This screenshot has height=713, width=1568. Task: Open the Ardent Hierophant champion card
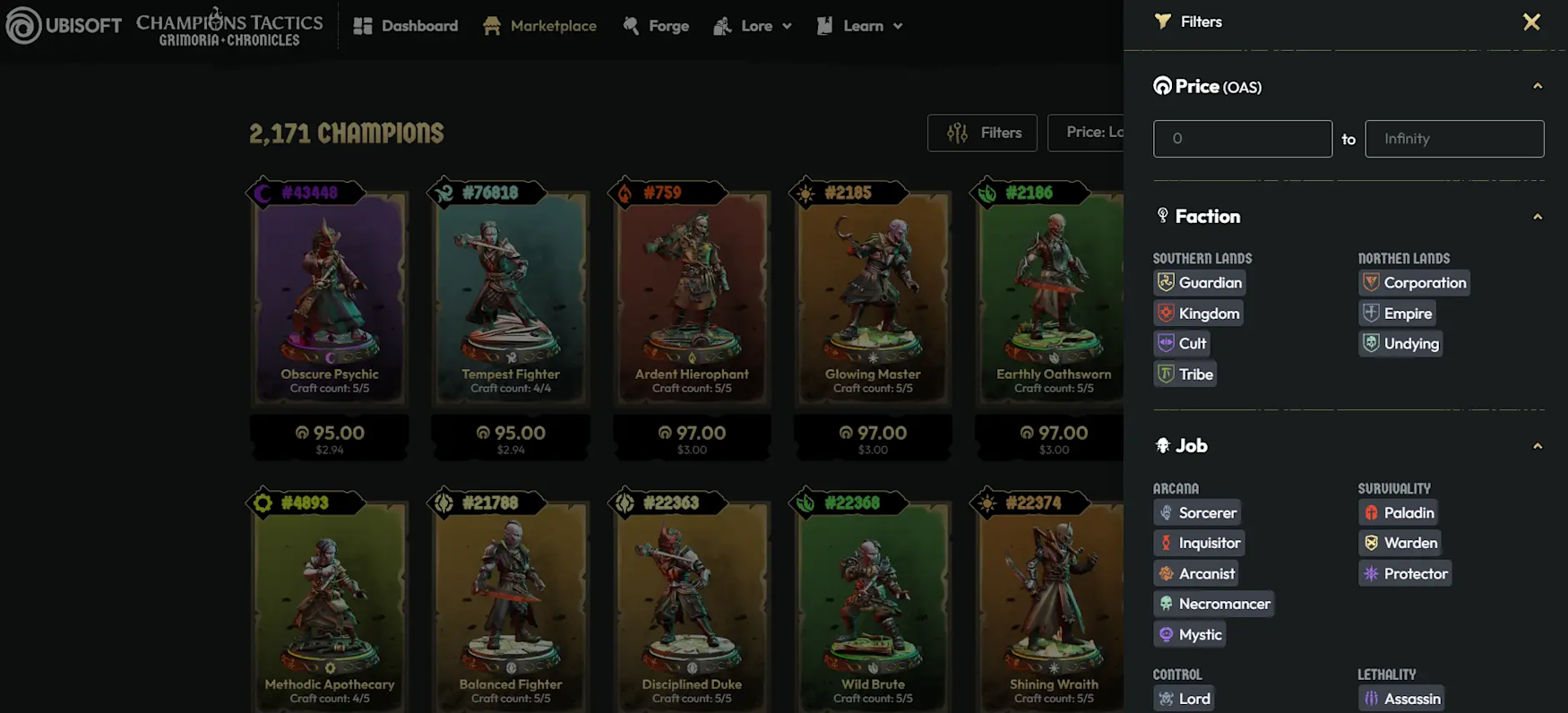click(x=692, y=296)
